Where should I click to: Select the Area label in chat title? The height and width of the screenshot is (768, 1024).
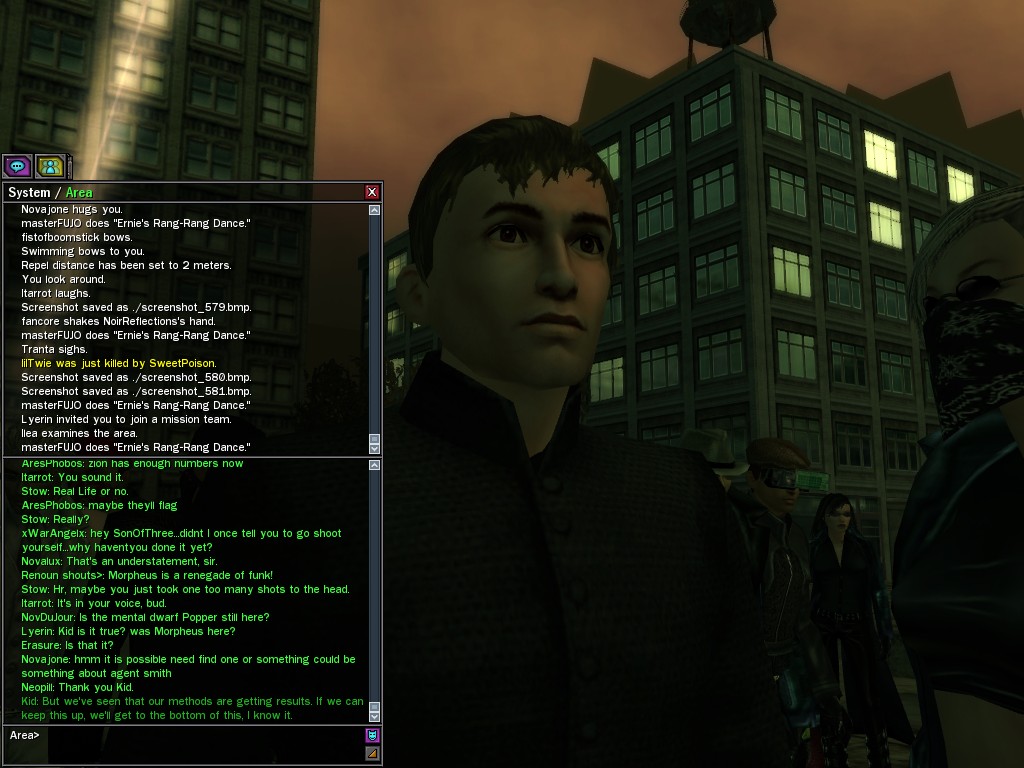pyautogui.click(x=79, y=192)
